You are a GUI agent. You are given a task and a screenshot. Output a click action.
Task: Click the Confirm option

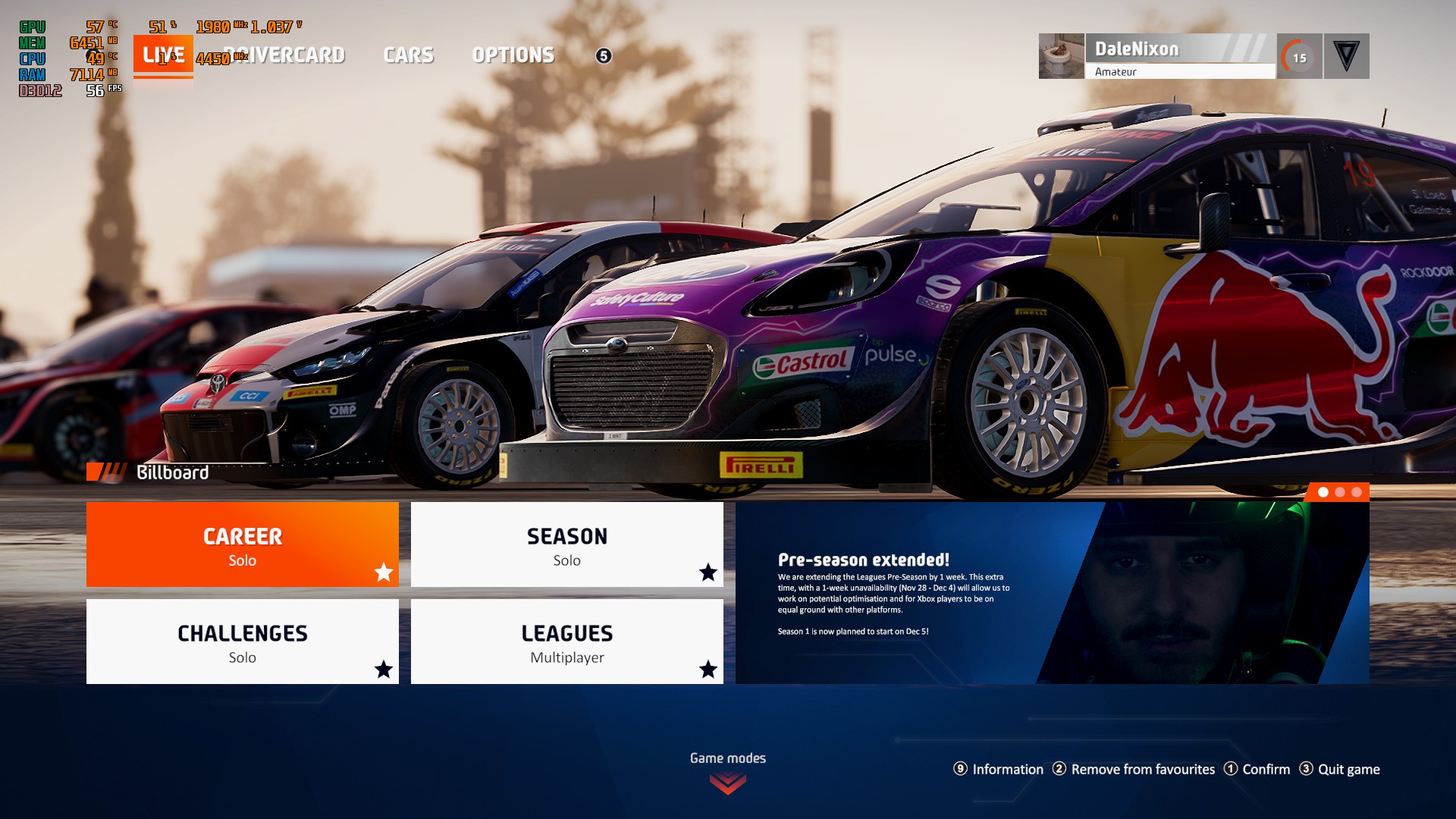coord(1257,770)
